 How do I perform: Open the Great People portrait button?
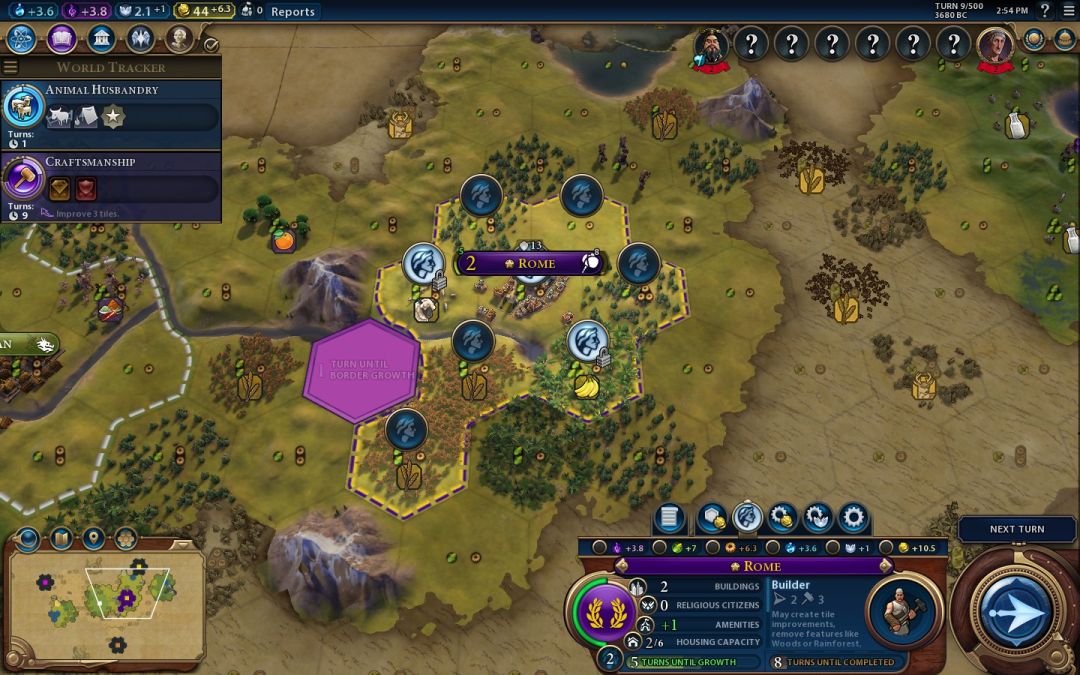[179, 39]
